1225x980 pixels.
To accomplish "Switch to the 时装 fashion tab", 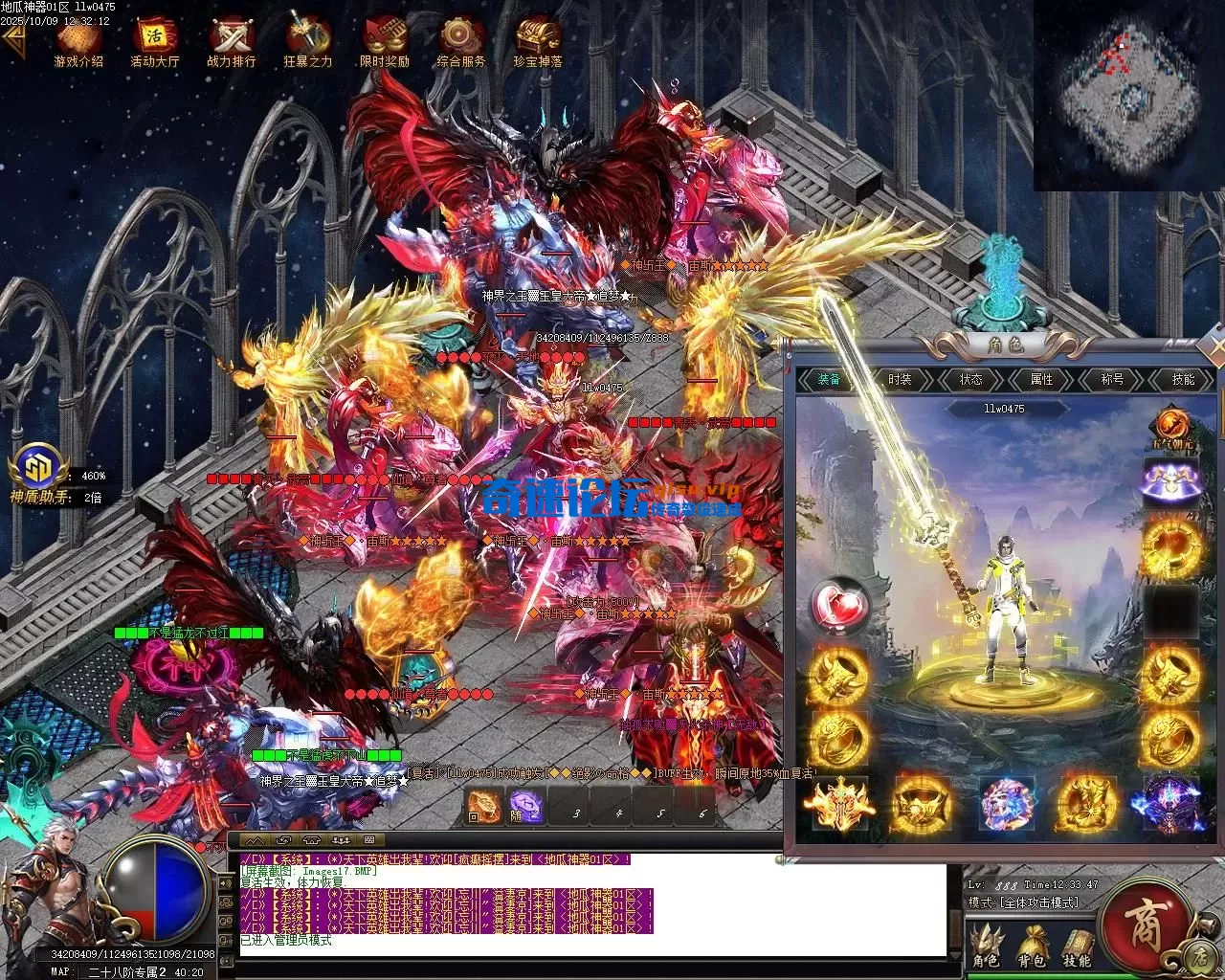I will (x=900, y=380).
